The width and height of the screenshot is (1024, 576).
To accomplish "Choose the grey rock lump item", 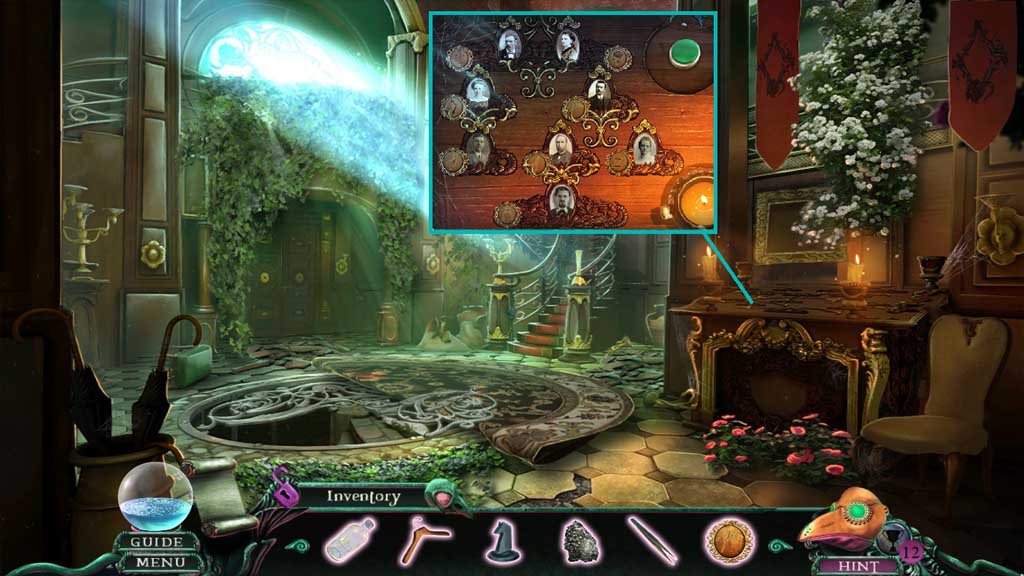I will (x=578, y=541).
